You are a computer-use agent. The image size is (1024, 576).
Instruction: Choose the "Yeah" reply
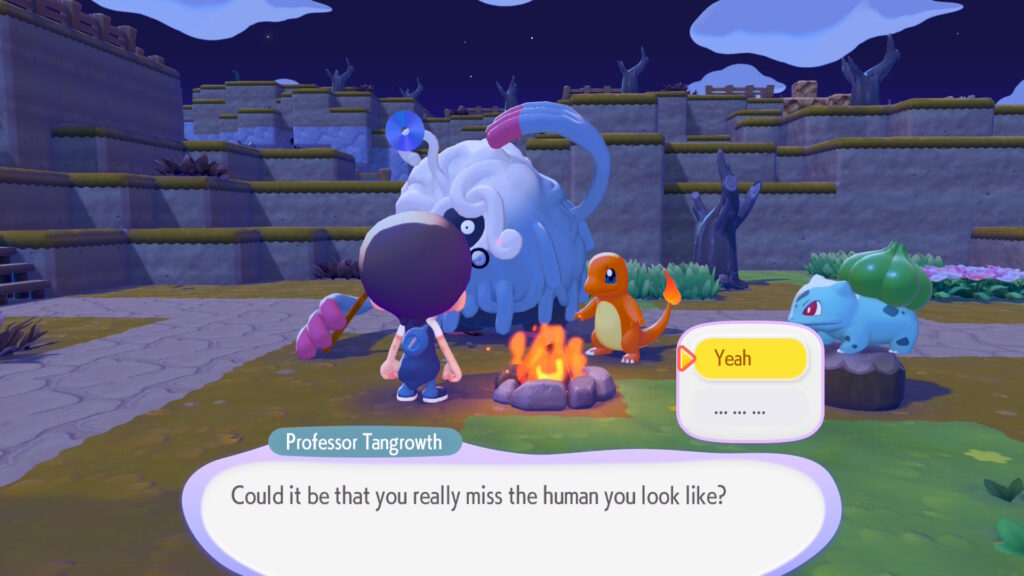pyautogui.click(x=750, y=359)
